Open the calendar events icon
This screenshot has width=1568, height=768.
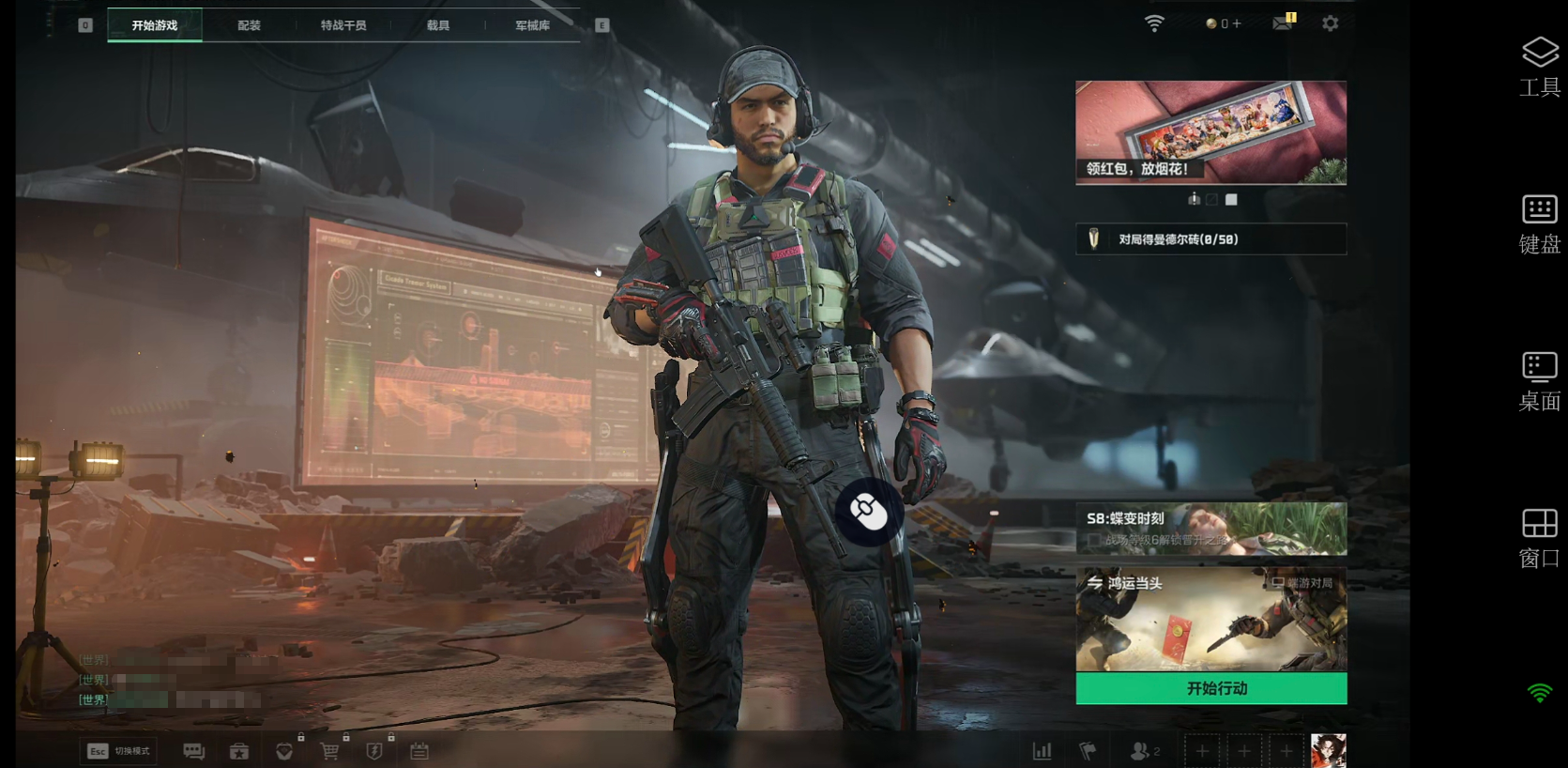419,751
